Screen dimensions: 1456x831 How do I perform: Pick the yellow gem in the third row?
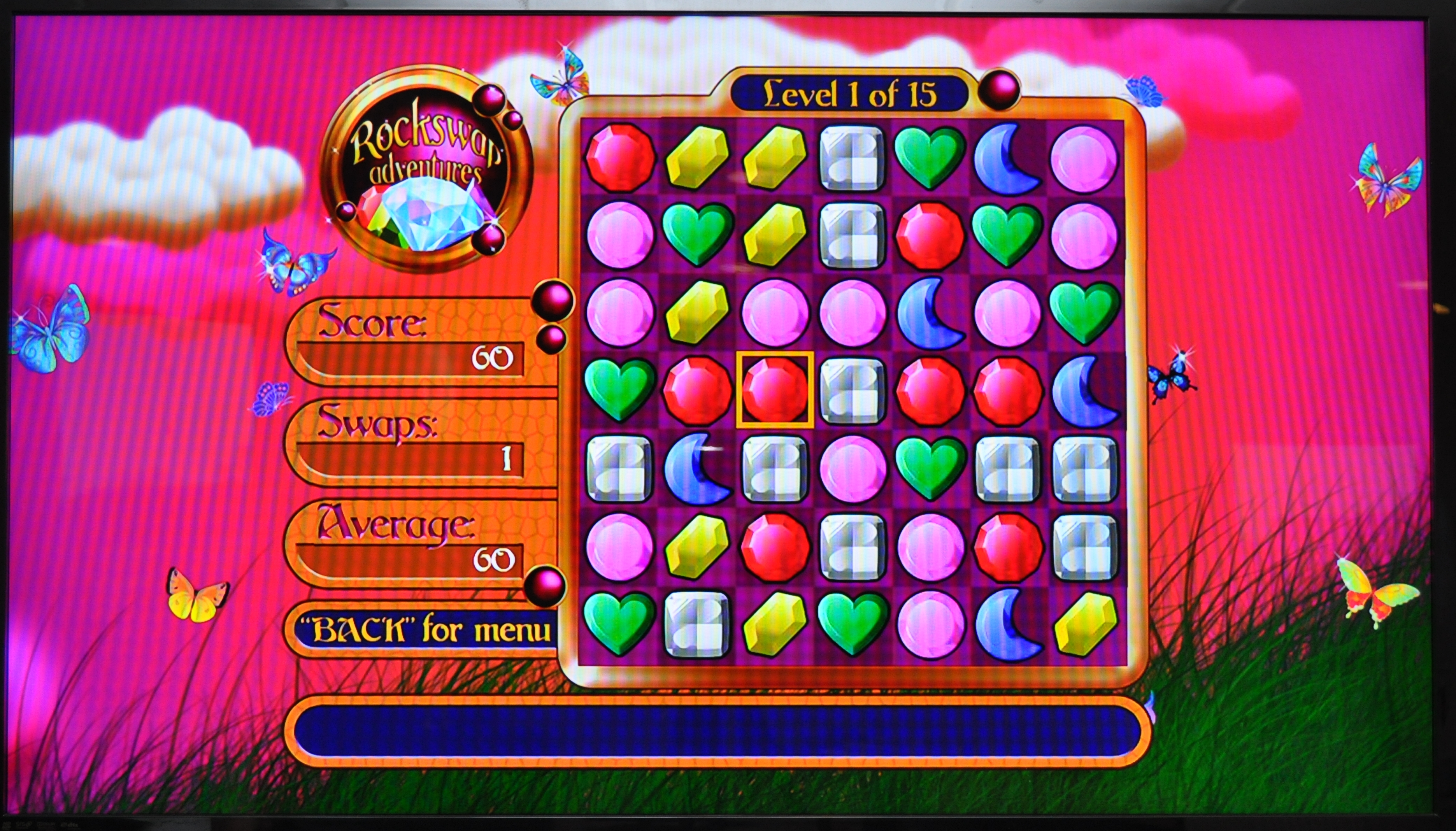click(x=697, y=313)
